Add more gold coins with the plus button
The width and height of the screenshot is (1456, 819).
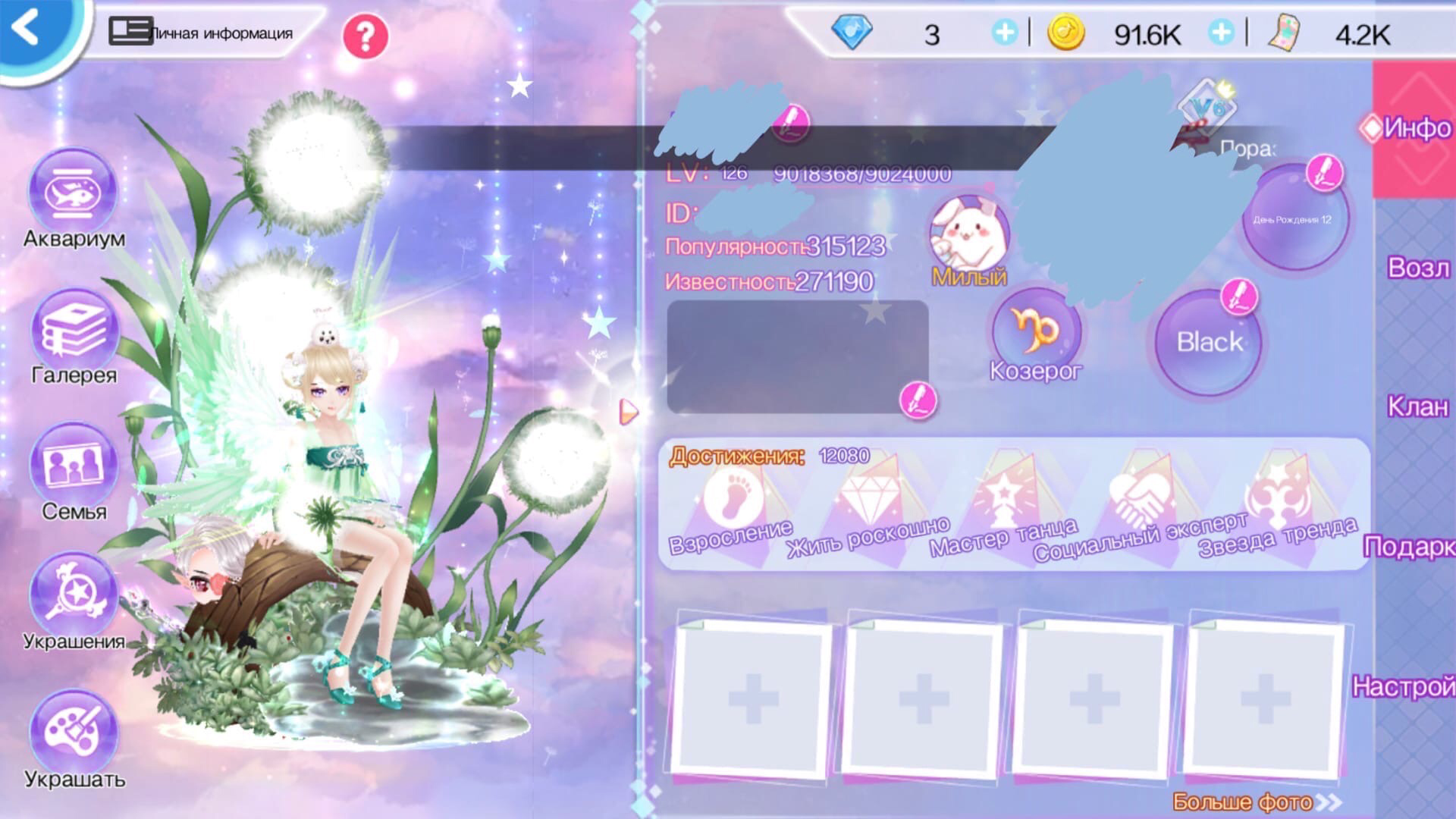tap(1221, 33)
